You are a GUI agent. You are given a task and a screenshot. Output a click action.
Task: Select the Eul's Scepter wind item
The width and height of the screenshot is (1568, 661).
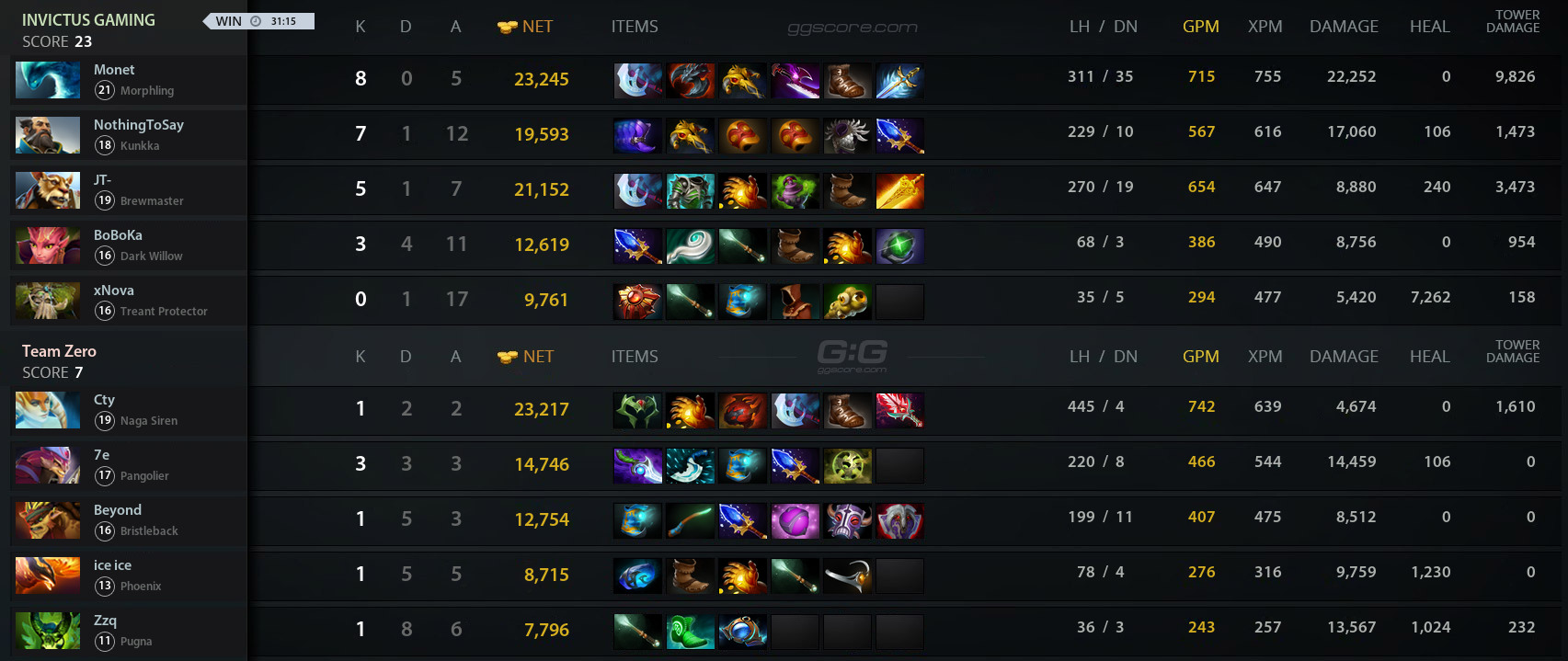tap(690, 246)
